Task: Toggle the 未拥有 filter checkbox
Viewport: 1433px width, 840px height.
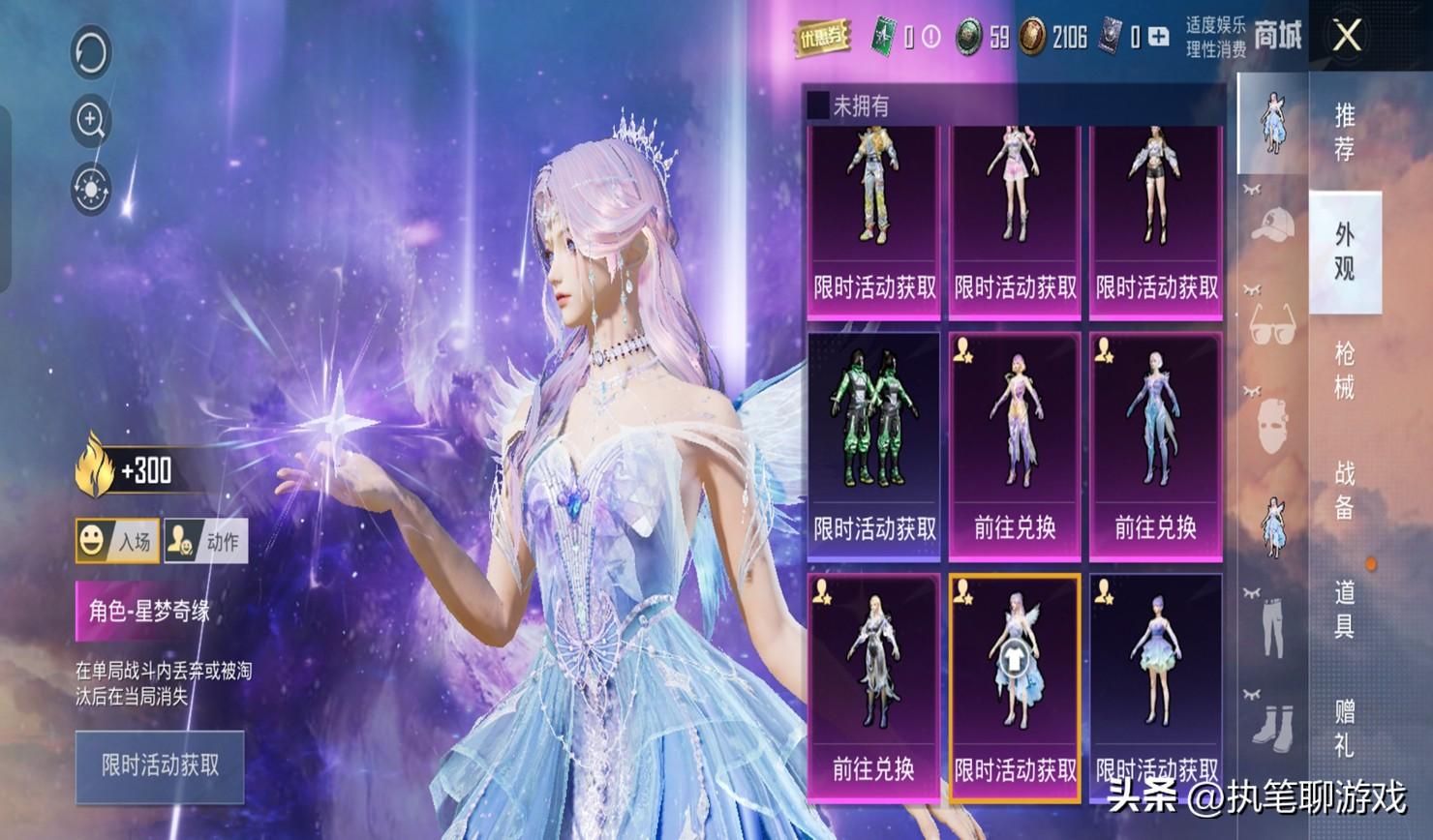Action: pyautogui.click(x=818, y=105)
